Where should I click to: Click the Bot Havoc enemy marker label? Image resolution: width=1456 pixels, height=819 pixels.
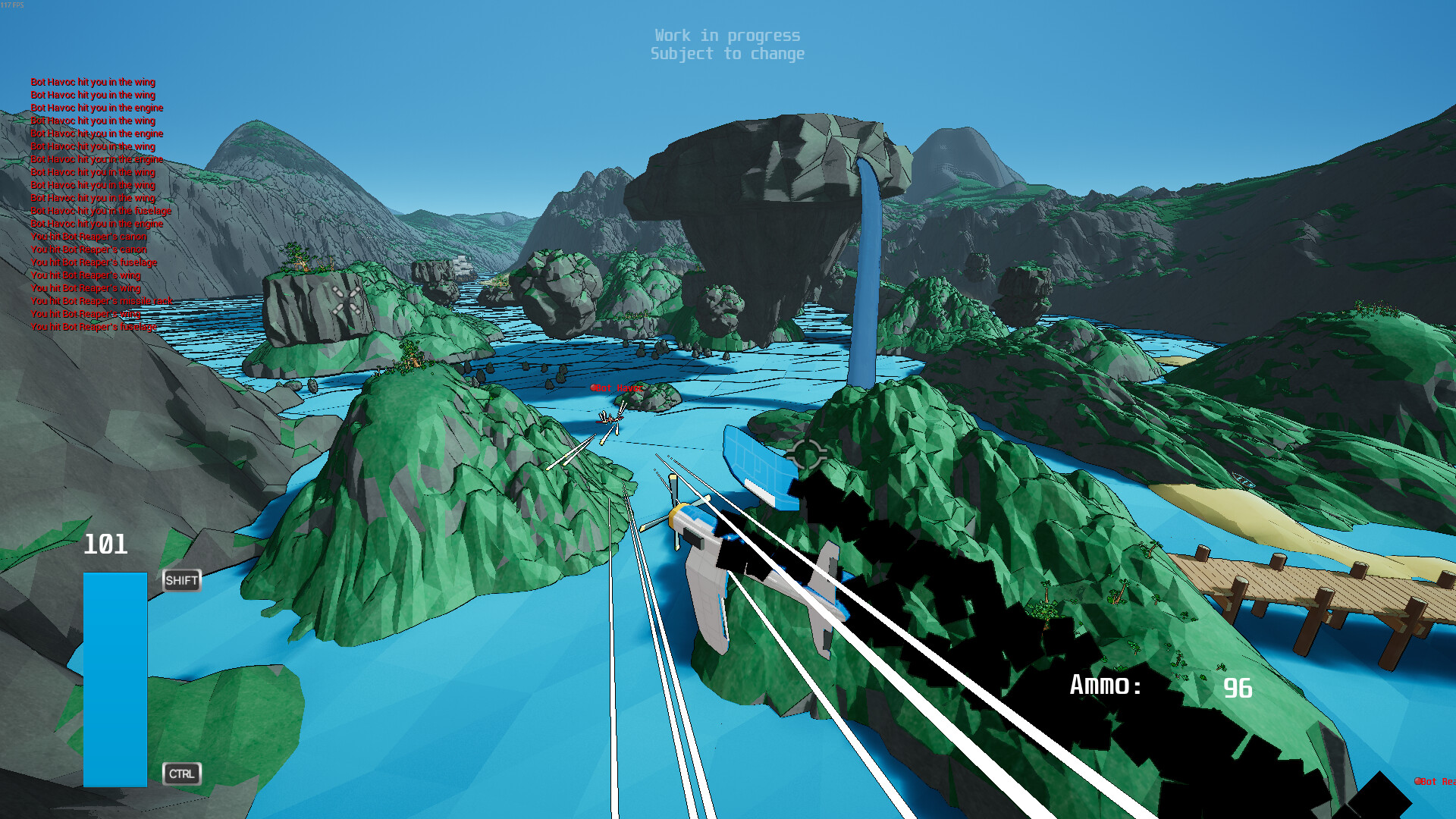[x=616, y=388]
